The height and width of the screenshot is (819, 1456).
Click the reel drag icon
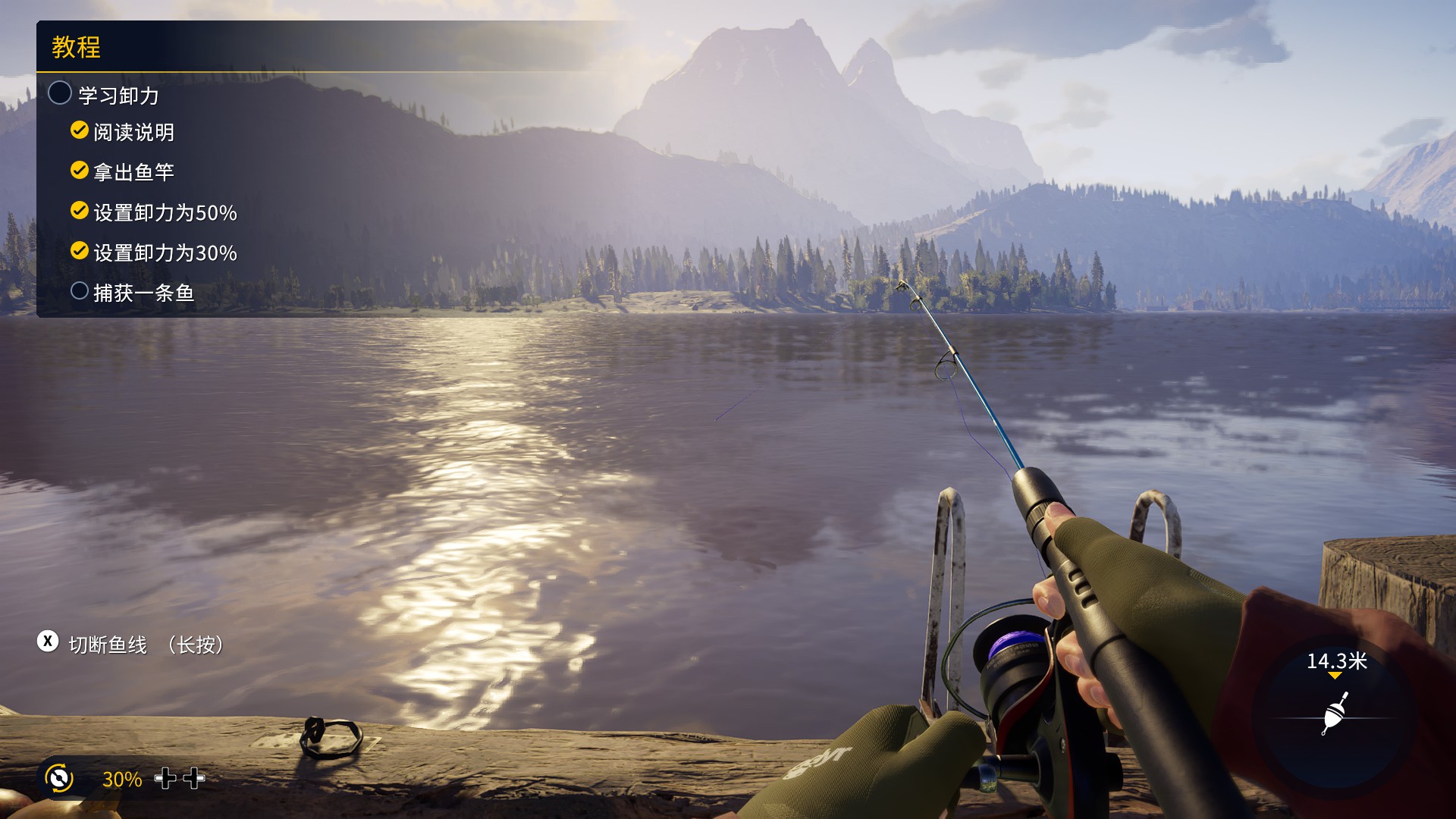click(x=59, y=778)
